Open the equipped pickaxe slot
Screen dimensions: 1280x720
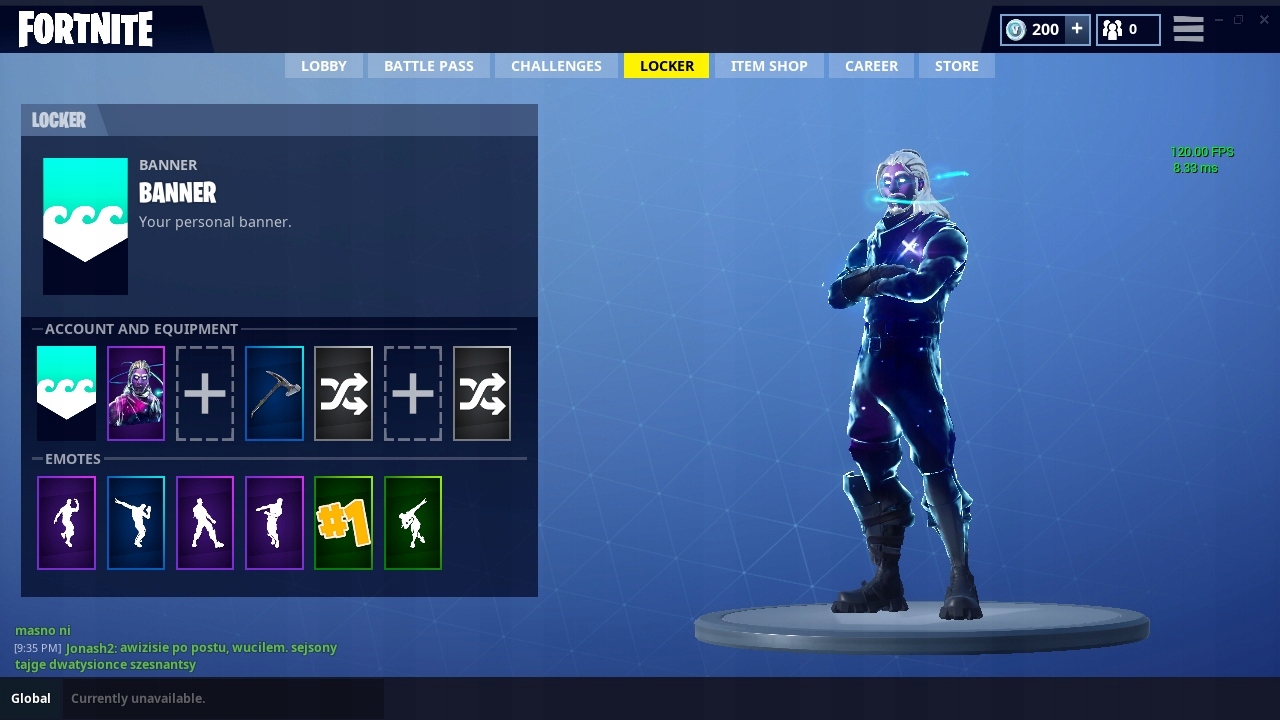[x=274, y=392]
